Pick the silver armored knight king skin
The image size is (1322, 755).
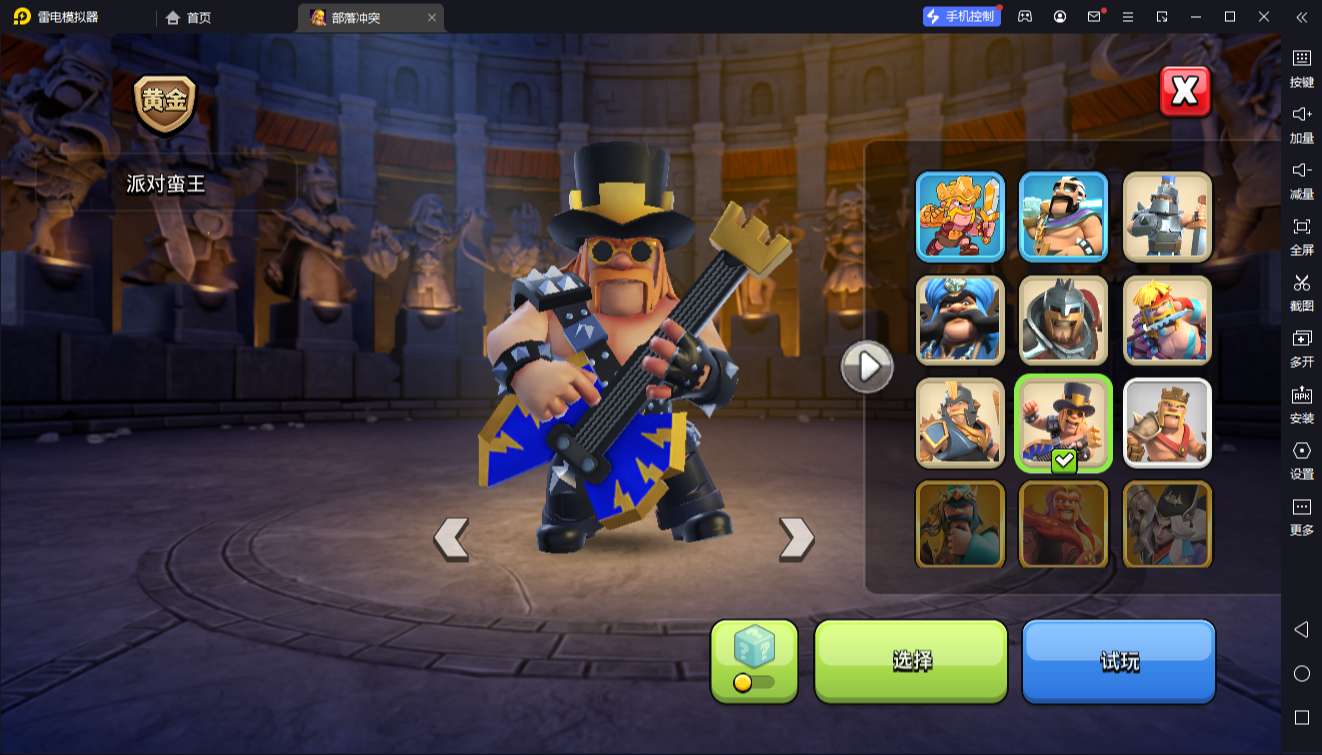tap(1167, 216)
